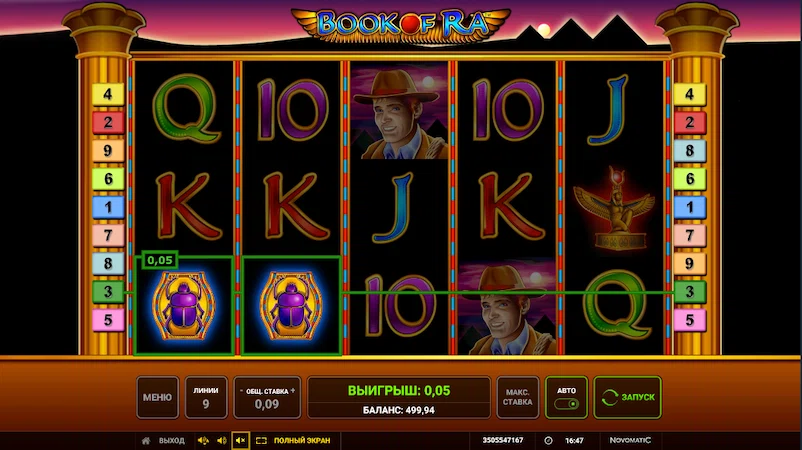Open the МЕНЮ button
This screenshot has width=802, height=450.
pos(157,397)
